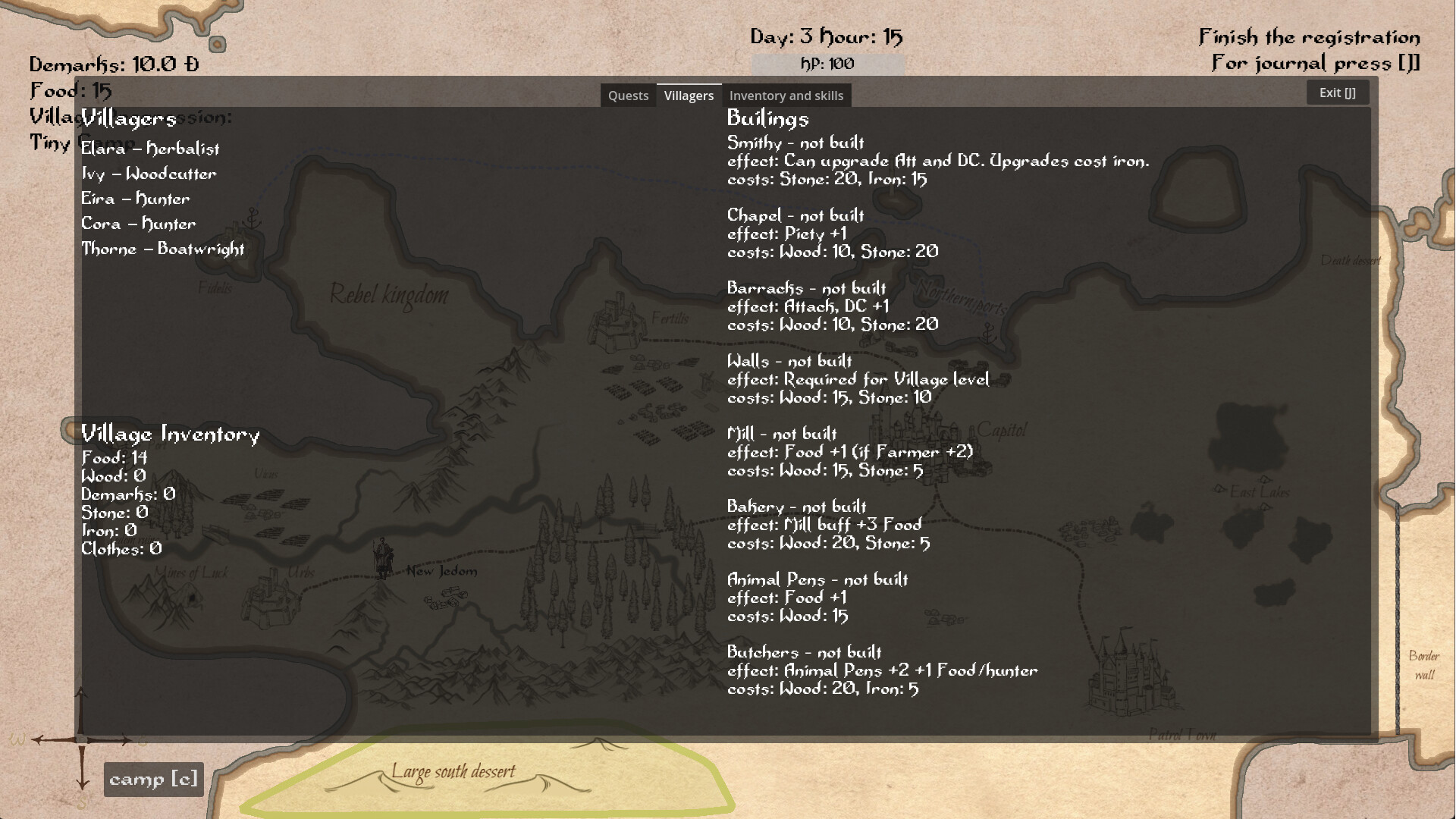Build the Chapel

pos(795,215)
